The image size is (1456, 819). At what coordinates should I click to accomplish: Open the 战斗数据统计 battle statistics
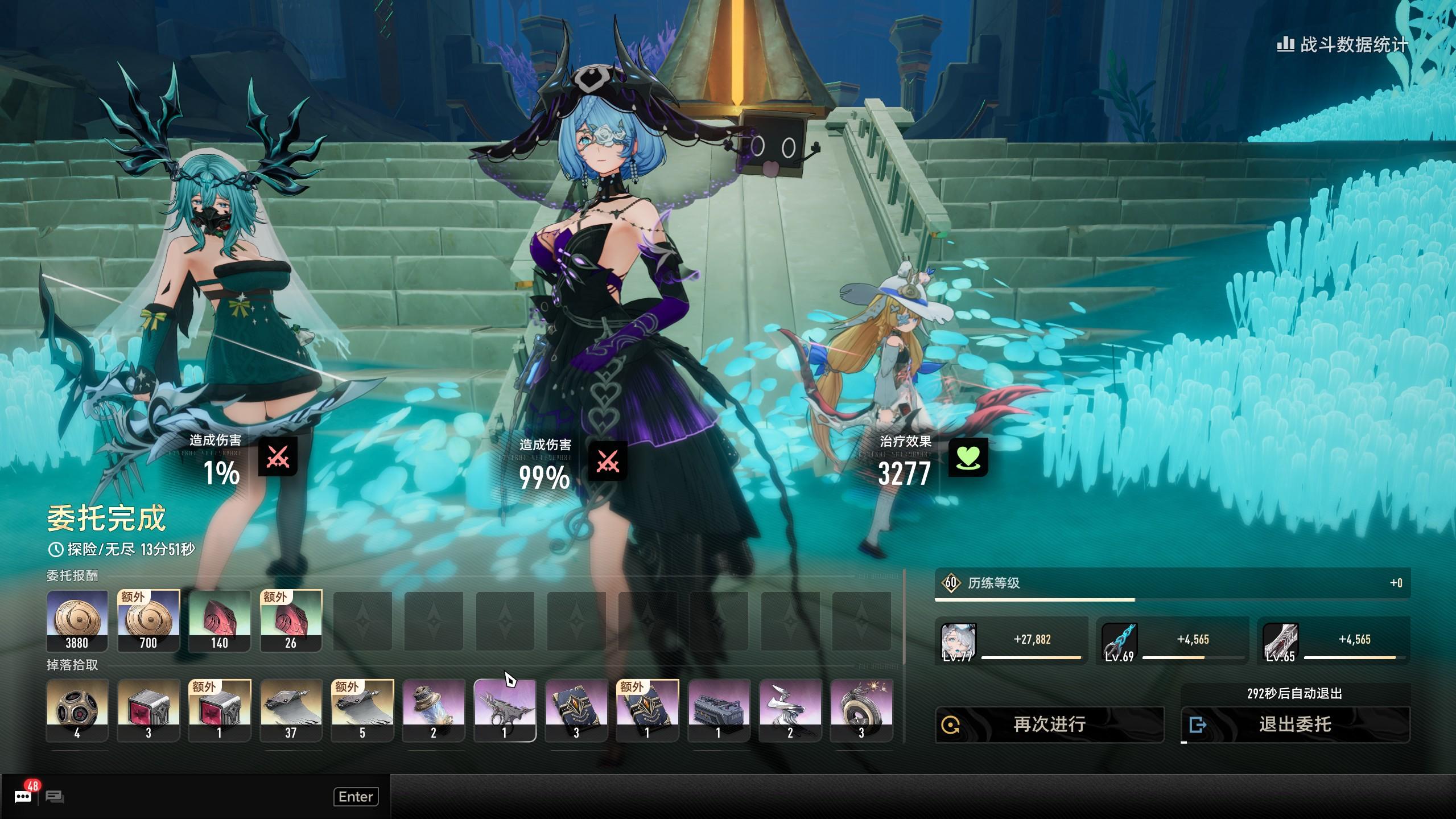[1343, 44]
